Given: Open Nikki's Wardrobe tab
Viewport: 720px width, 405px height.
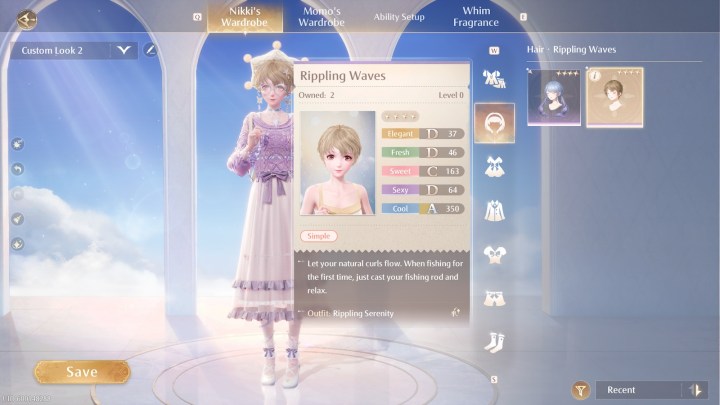Looking at the screenshot, I should [238, 16].
